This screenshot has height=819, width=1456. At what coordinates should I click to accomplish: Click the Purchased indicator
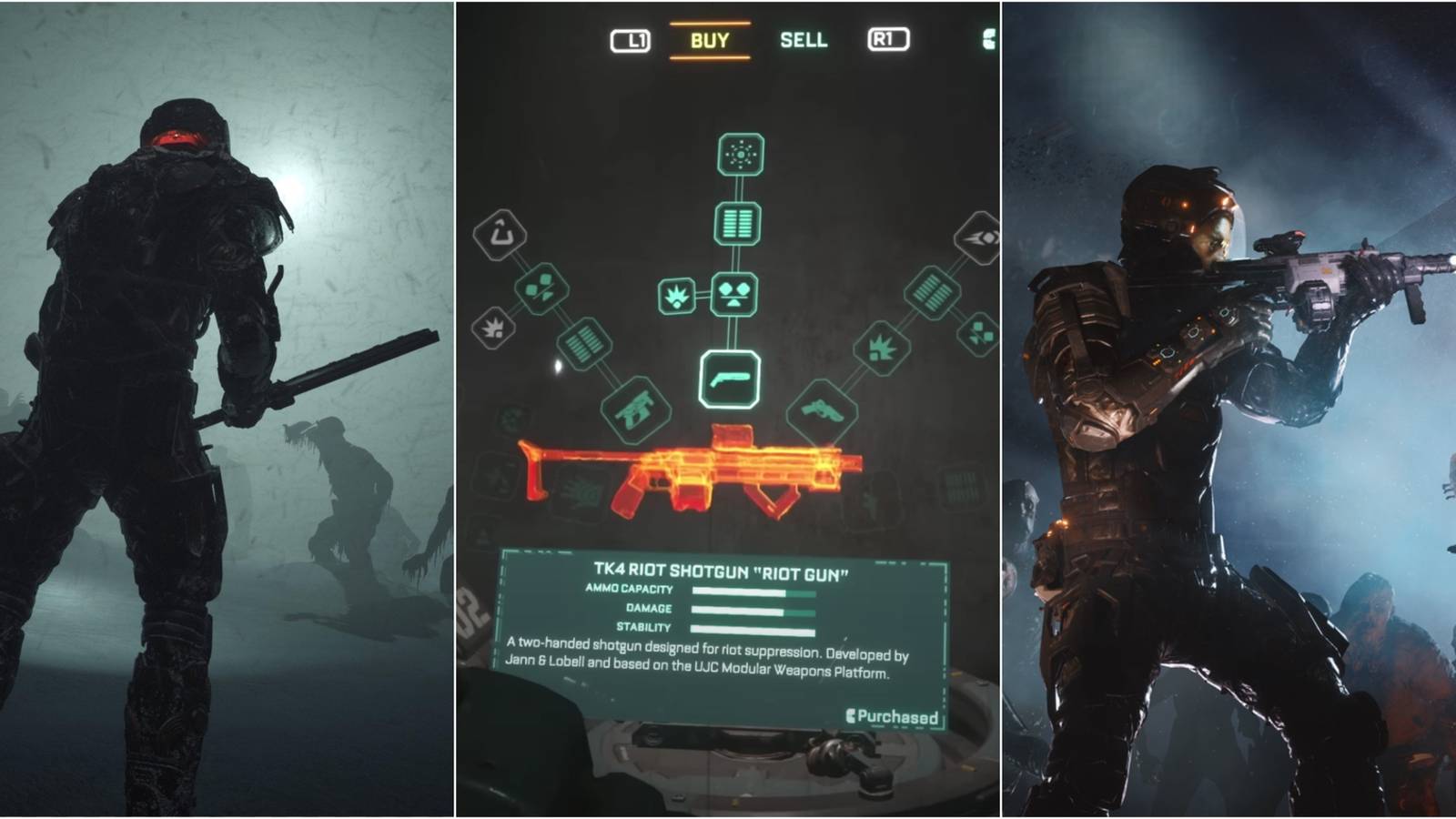coord(890,717)
